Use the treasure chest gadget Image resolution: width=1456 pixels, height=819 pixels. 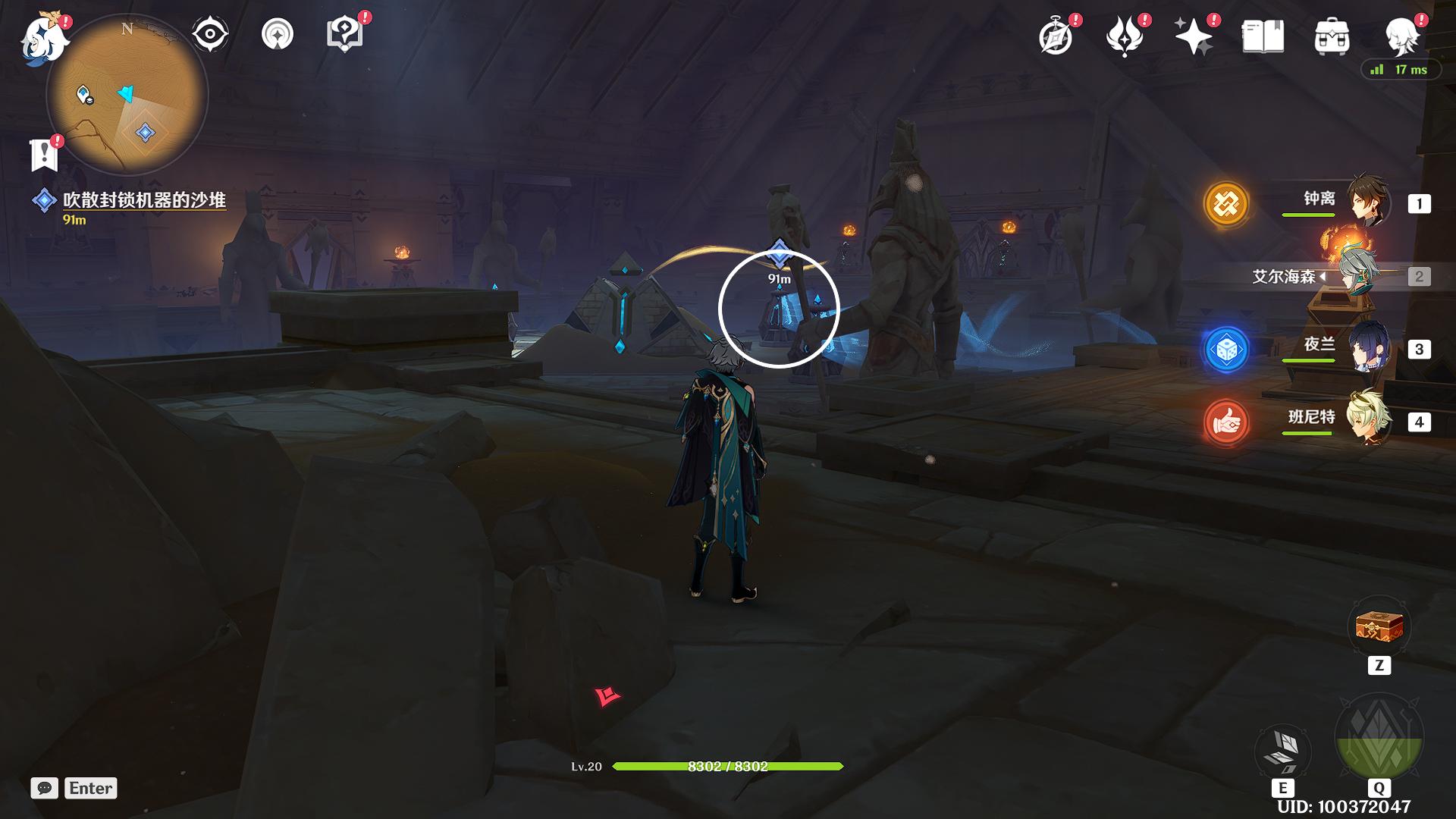(1379, 627)
